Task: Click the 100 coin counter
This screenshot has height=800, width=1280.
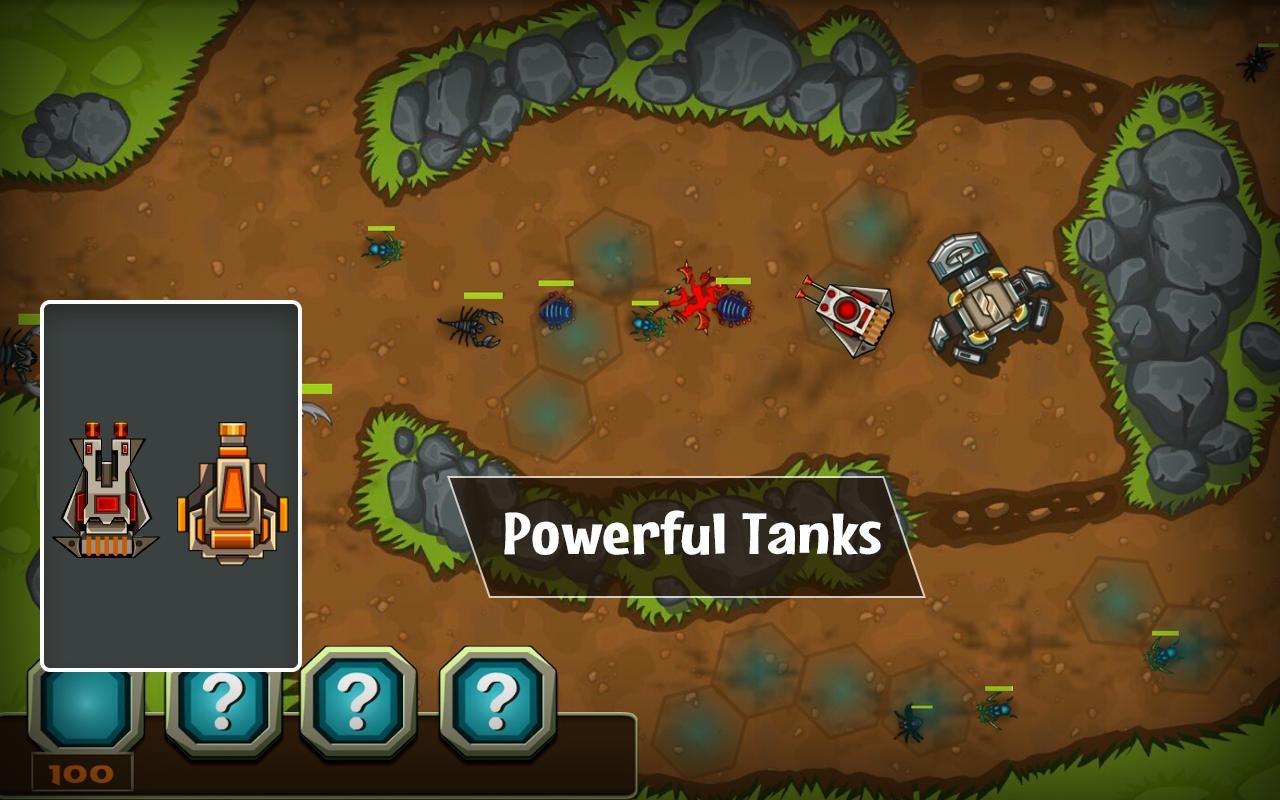Action: coord(78,770)
